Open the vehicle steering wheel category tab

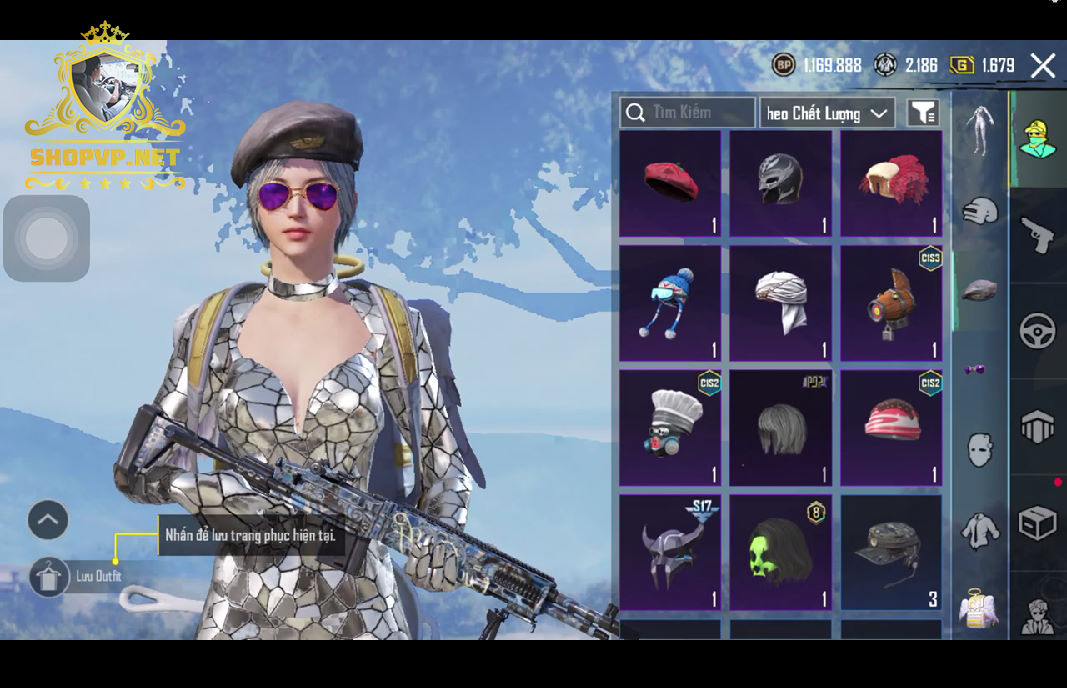1038,332
